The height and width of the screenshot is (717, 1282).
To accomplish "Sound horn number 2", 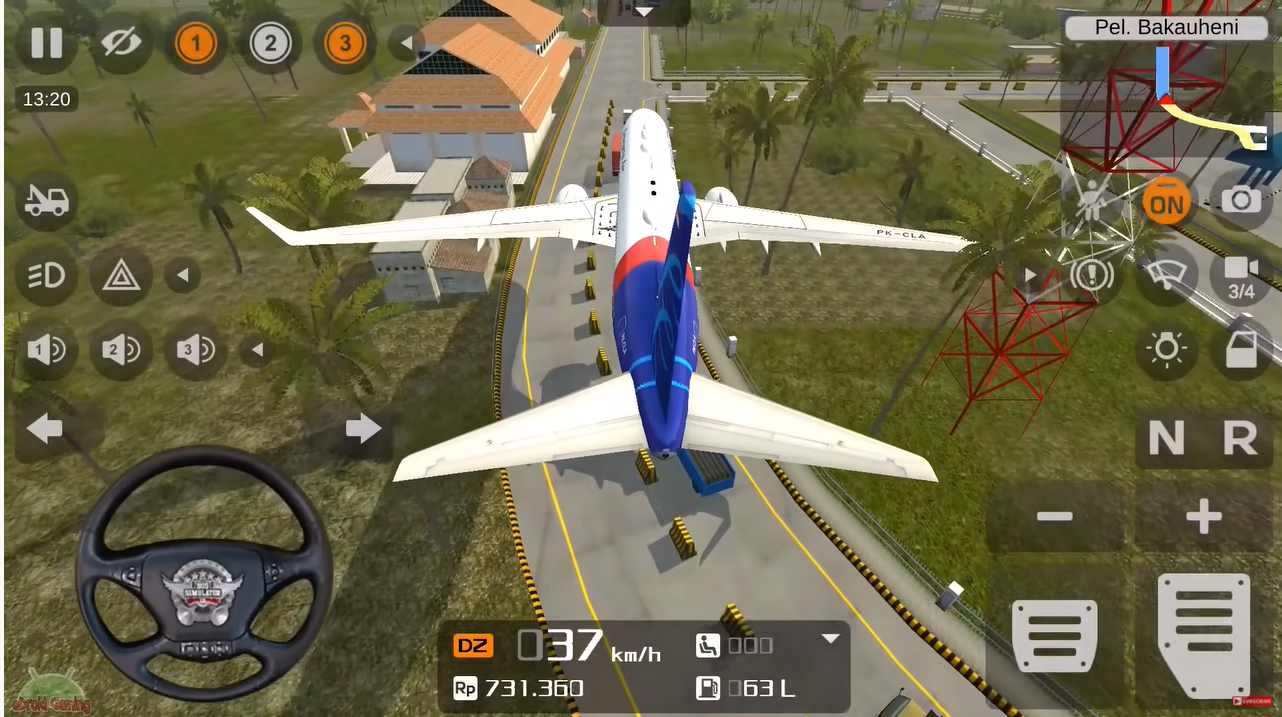I will 121,350.
